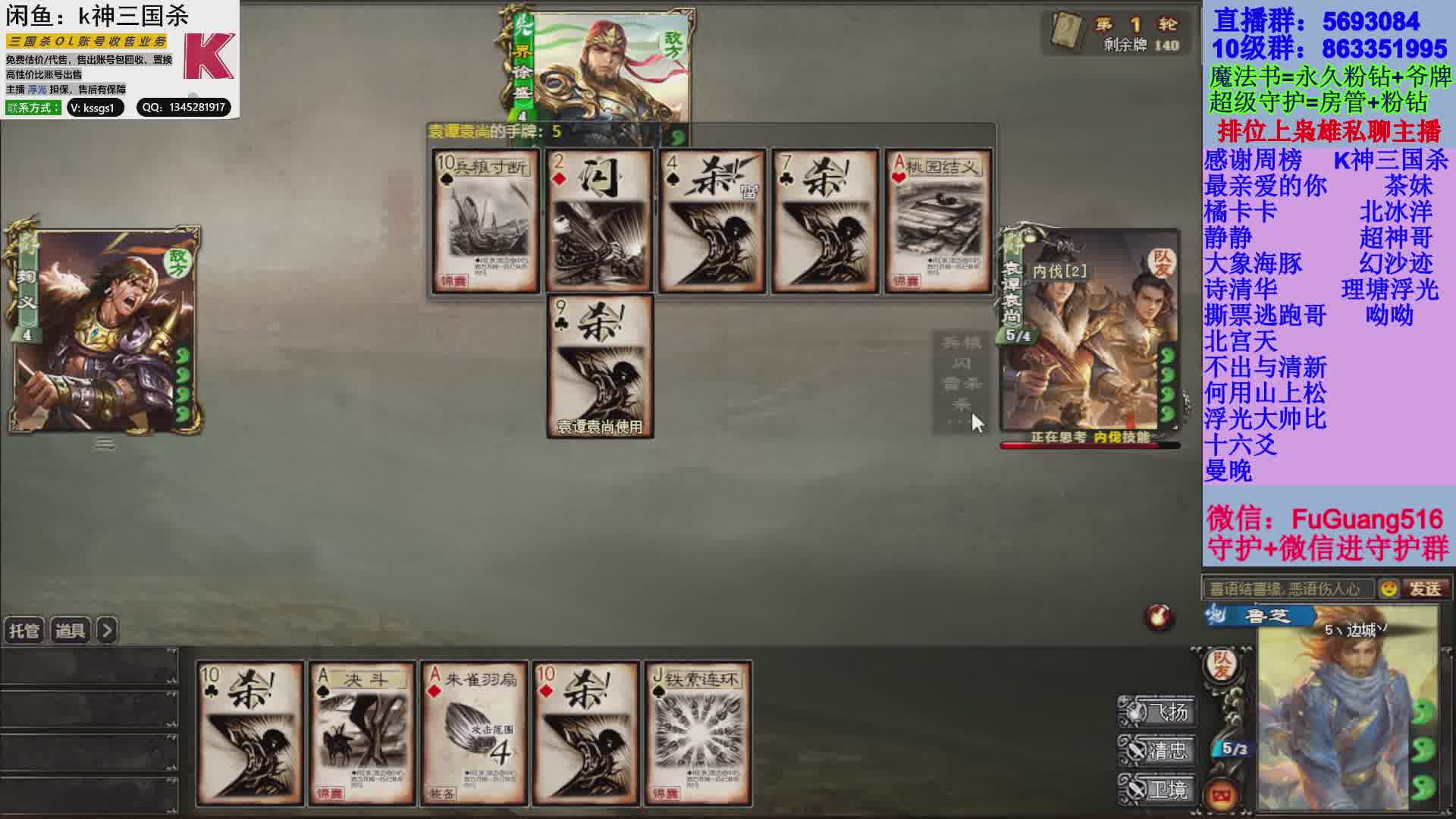
Task: Focus the chat message input box
Action: coord(1288,588)
